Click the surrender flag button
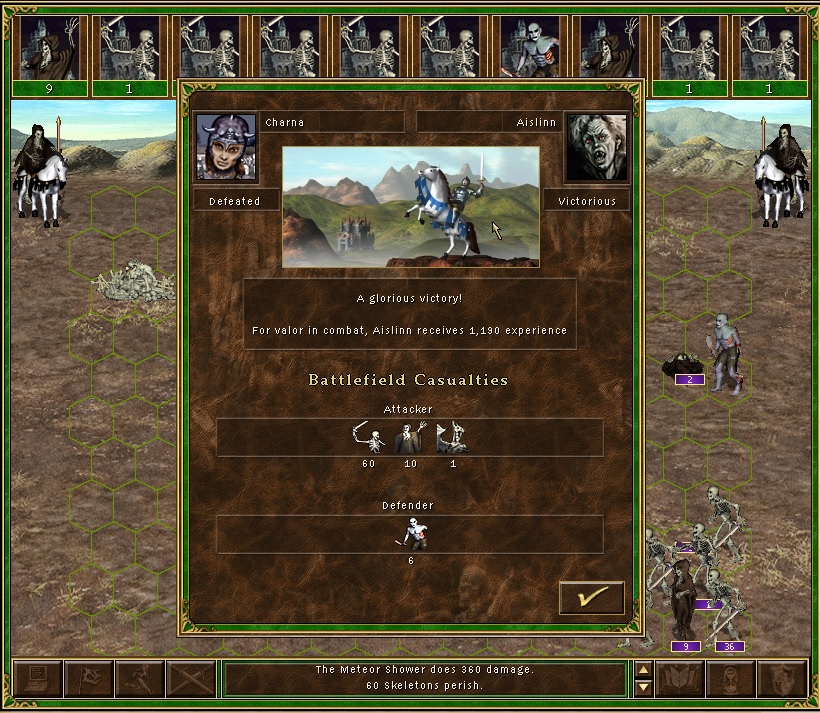 click(x=88, y=679)
